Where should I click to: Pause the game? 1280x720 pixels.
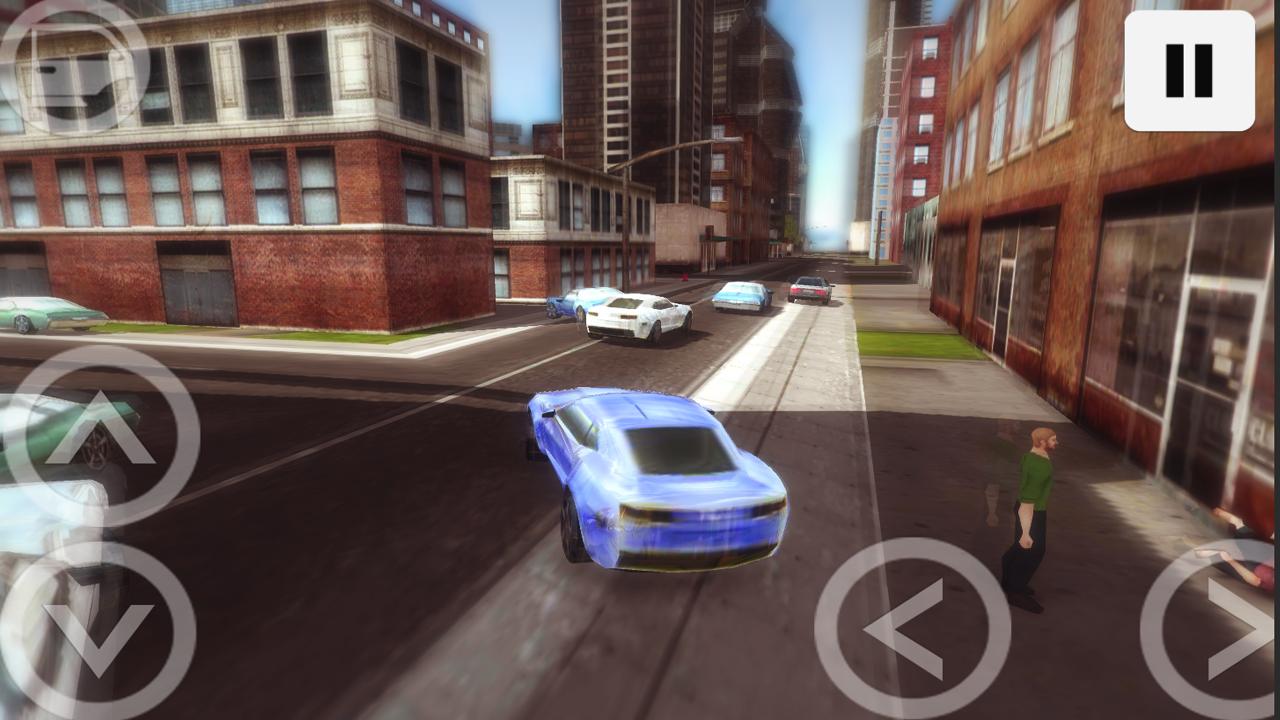coord(1189,70)
